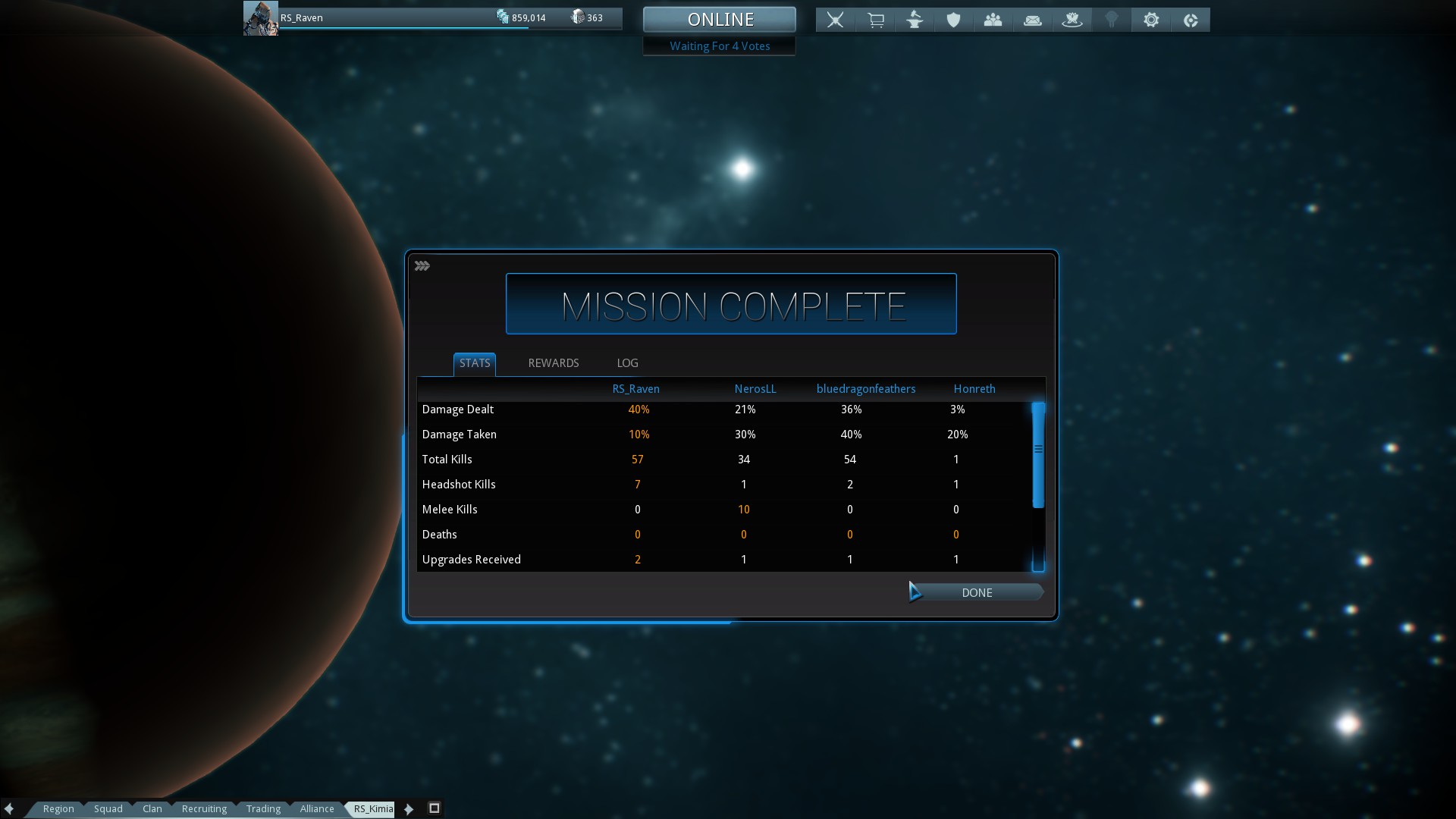Open the crossed swords arsenal icon
The height and width of the screenshot is (819, 1456).
(835, 20)
